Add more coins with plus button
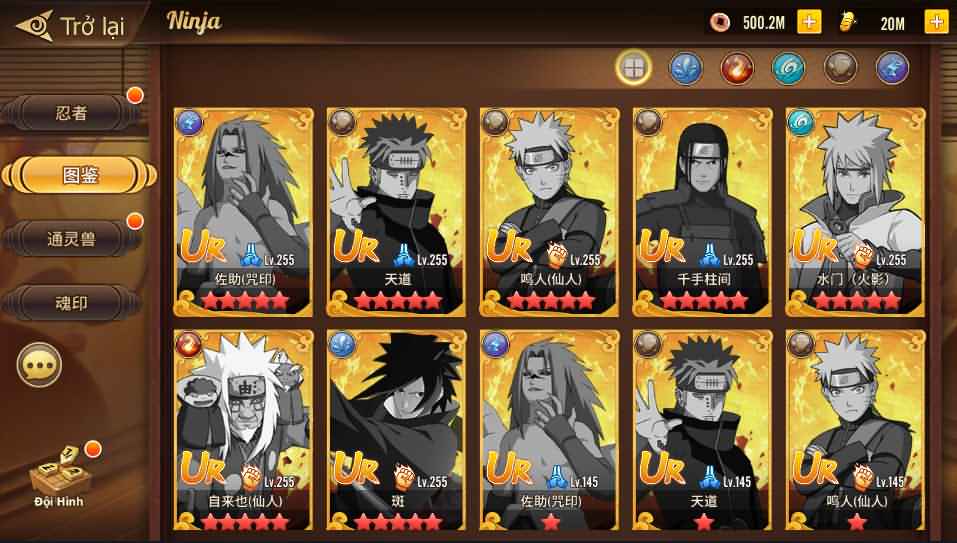957x543 pixels. 809,23
